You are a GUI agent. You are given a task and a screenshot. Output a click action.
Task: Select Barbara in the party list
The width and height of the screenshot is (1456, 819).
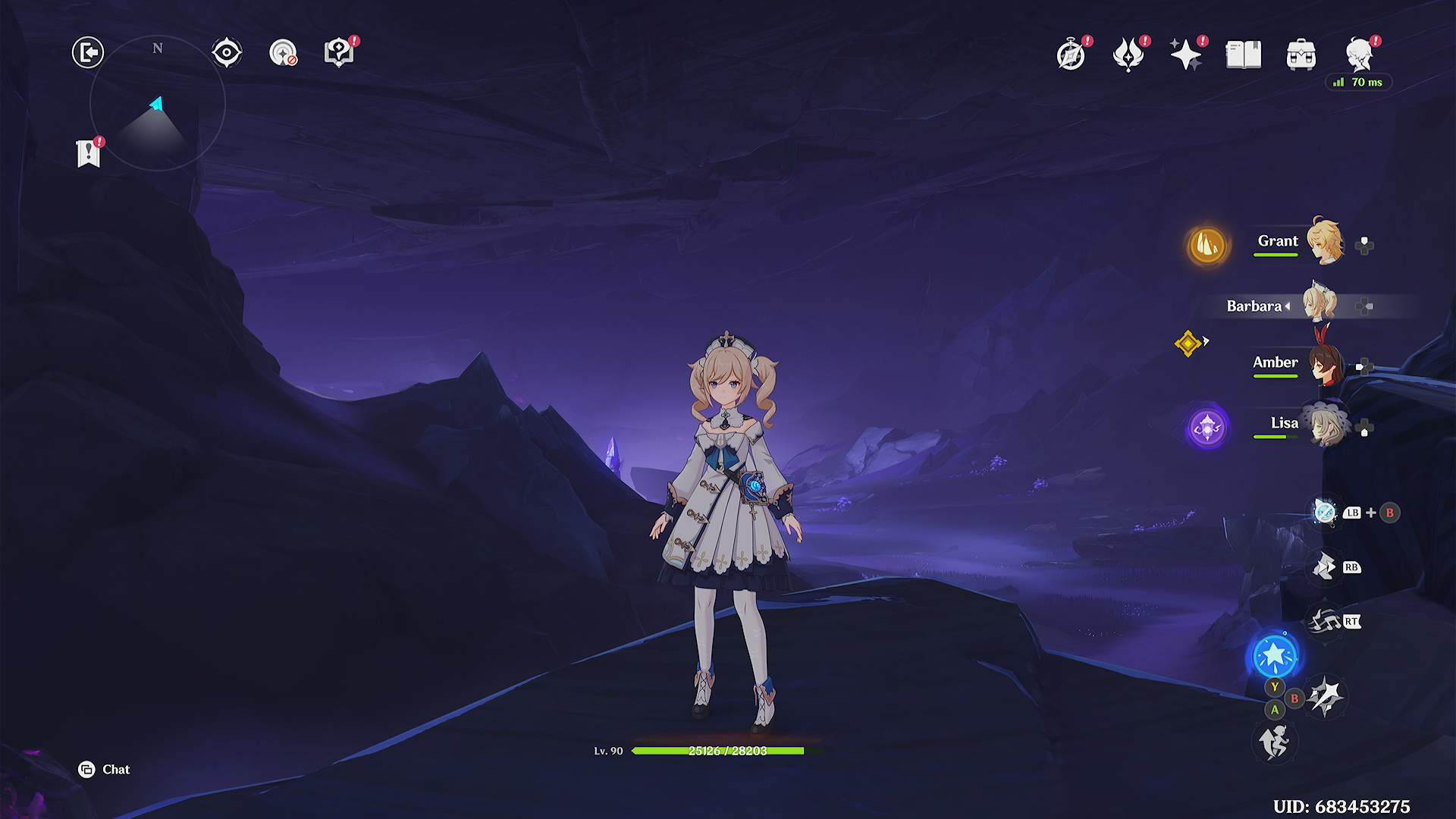1319,305
